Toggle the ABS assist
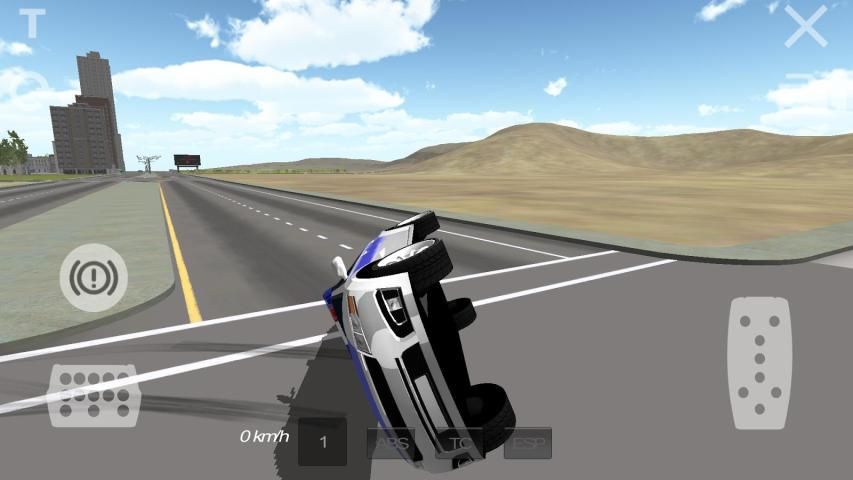The height and width of the screenshot is (480, 853). tap(391, 443)
